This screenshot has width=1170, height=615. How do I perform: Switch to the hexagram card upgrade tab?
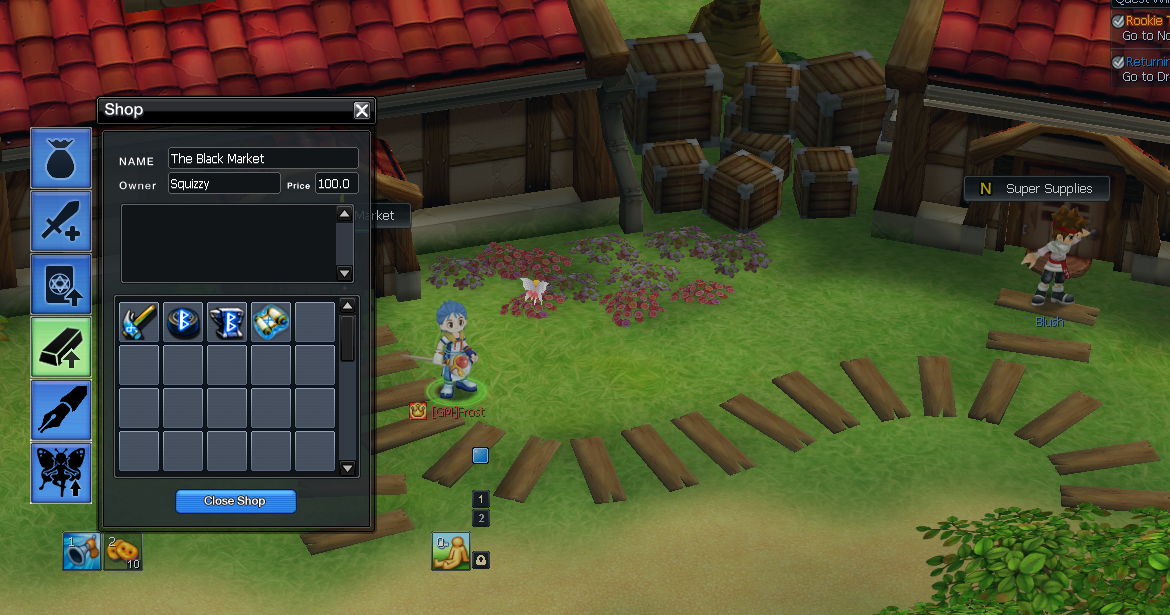[x=62, y=284]
